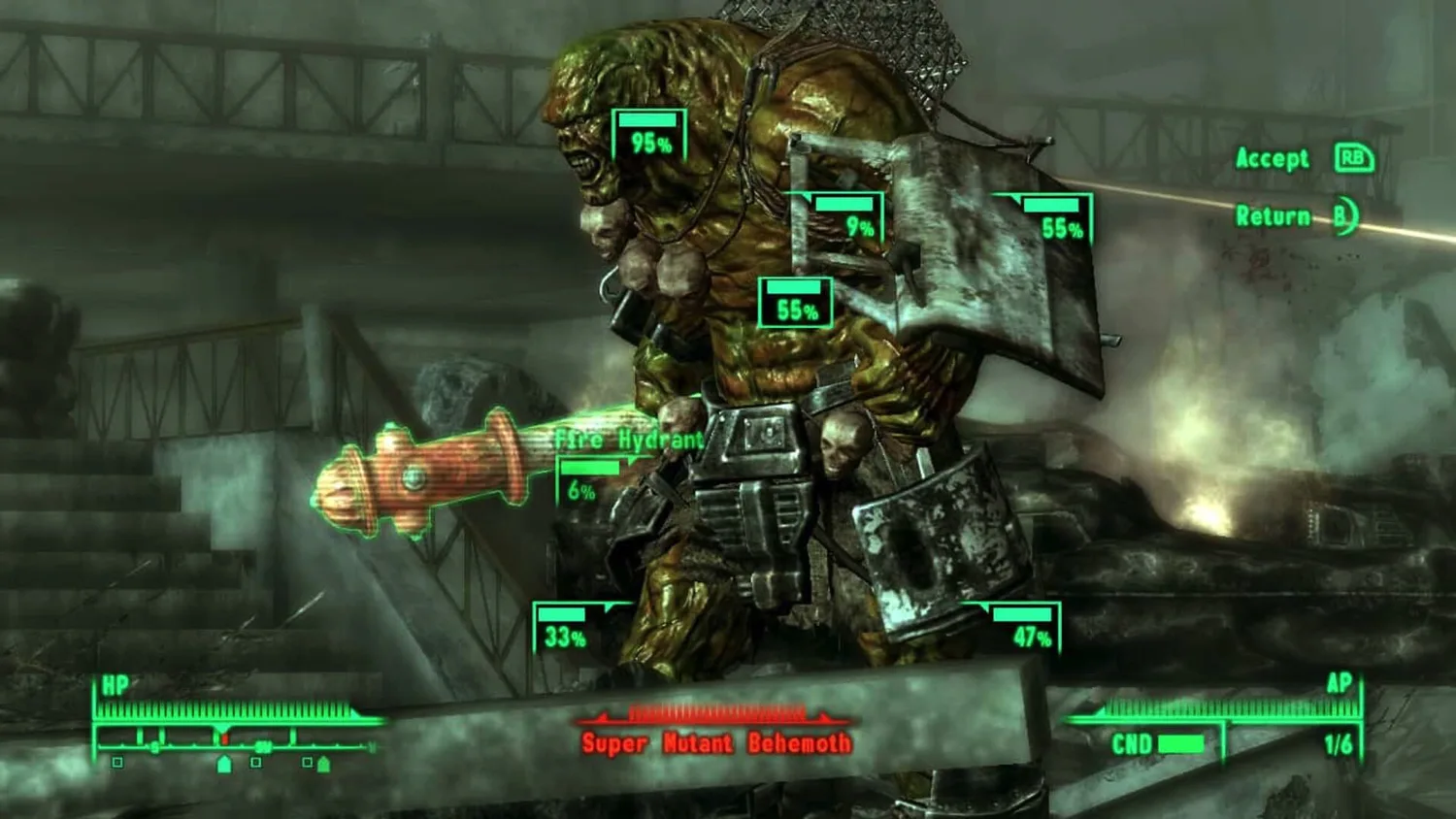The image size is (1456, 819).
Task: Select the 47% hit chance leg target
Action: (1022, 629)
